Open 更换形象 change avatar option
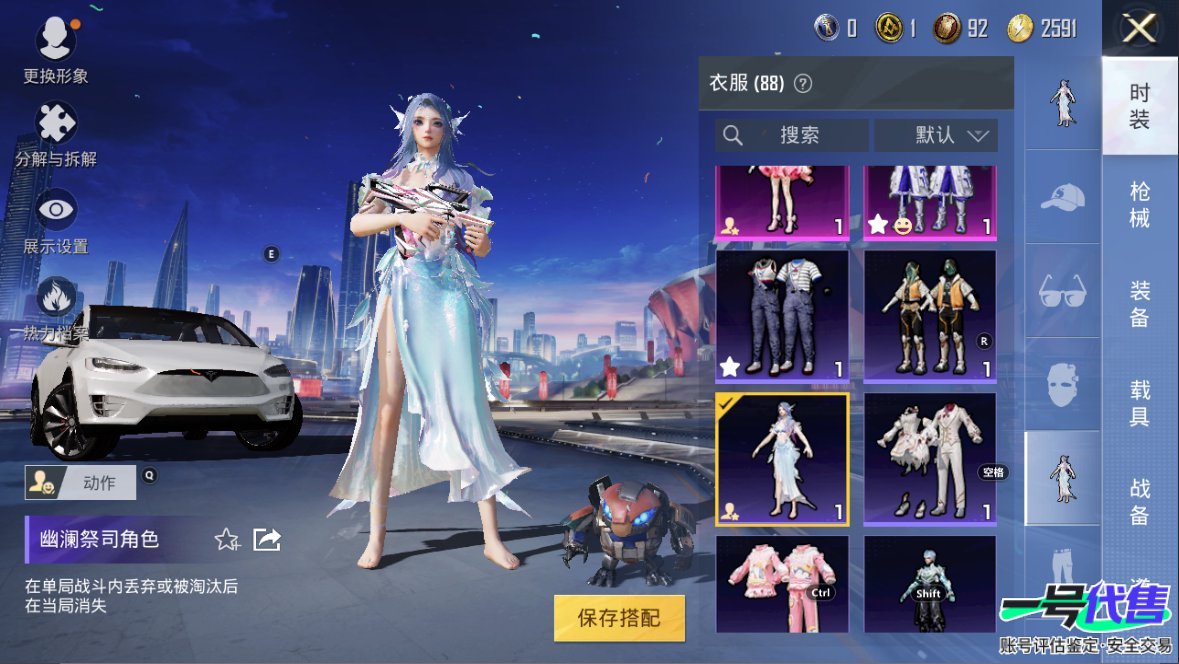 [x=56, y=51]
